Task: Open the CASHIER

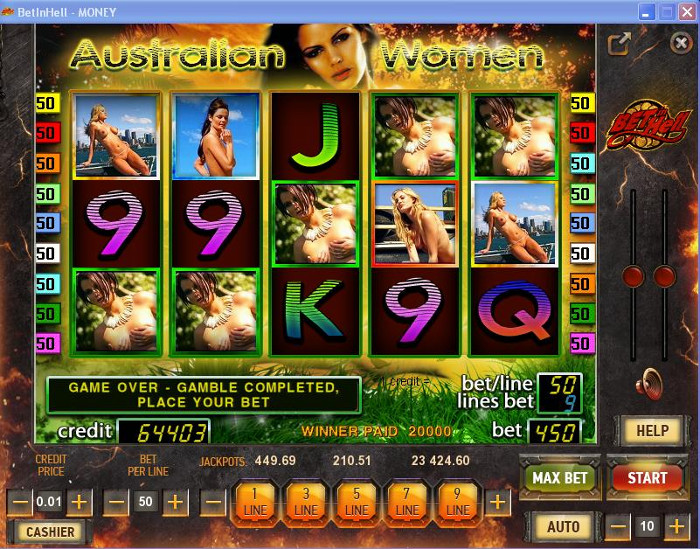Action: [48, 532]
